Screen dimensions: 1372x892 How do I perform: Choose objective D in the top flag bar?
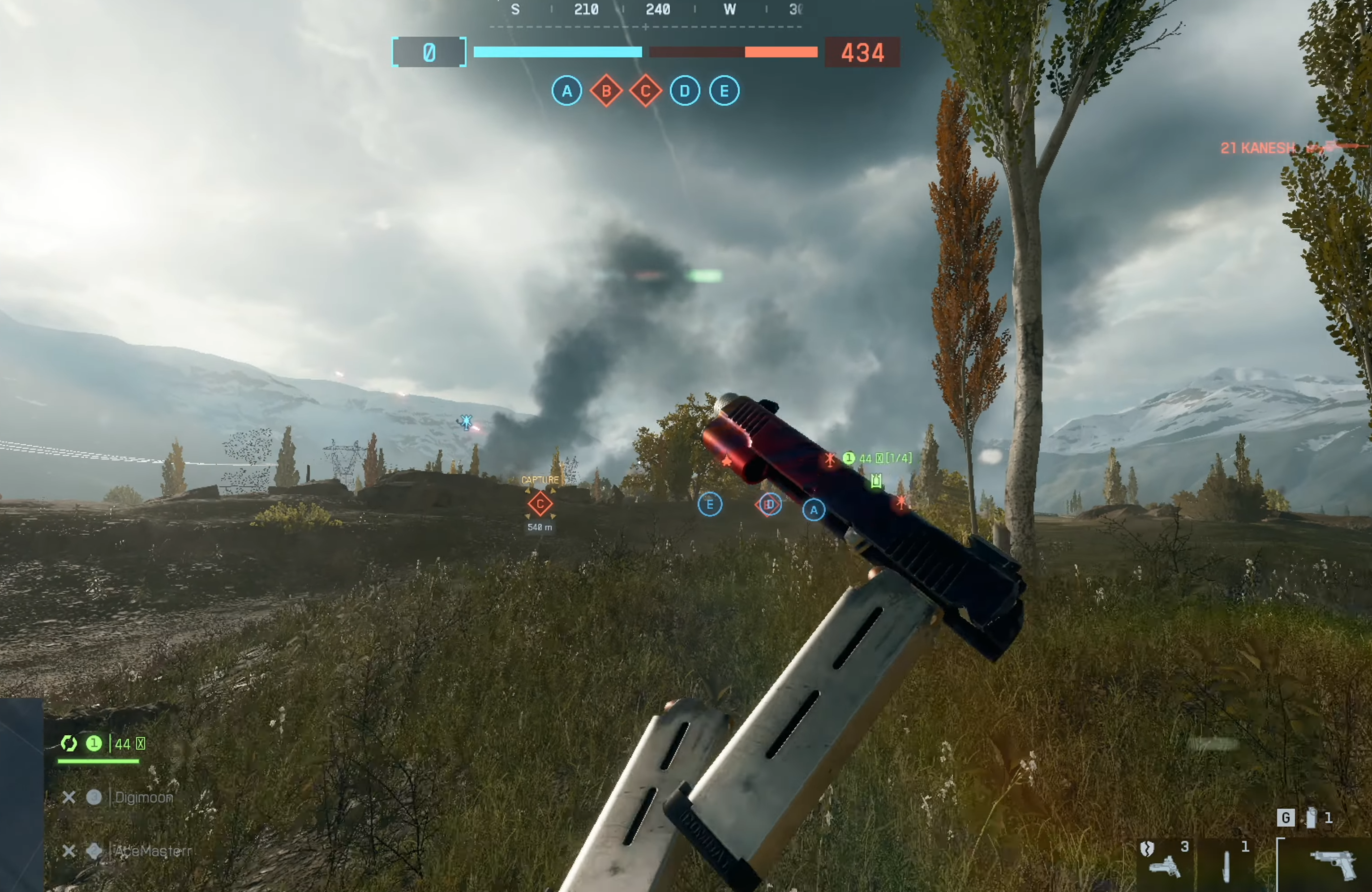[x=684, y=91]
